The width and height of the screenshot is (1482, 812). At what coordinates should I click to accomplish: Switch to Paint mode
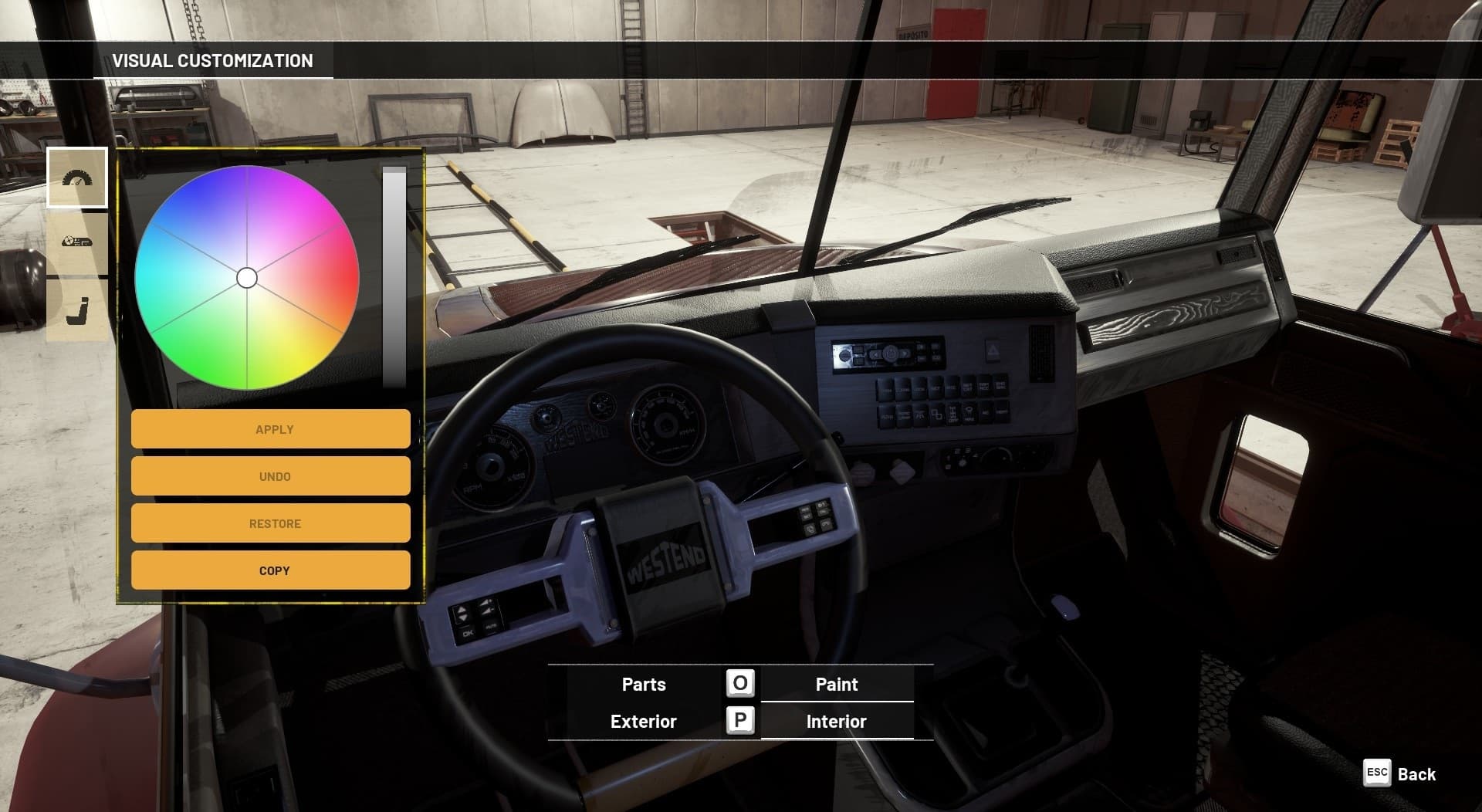(x=837, y=684)
